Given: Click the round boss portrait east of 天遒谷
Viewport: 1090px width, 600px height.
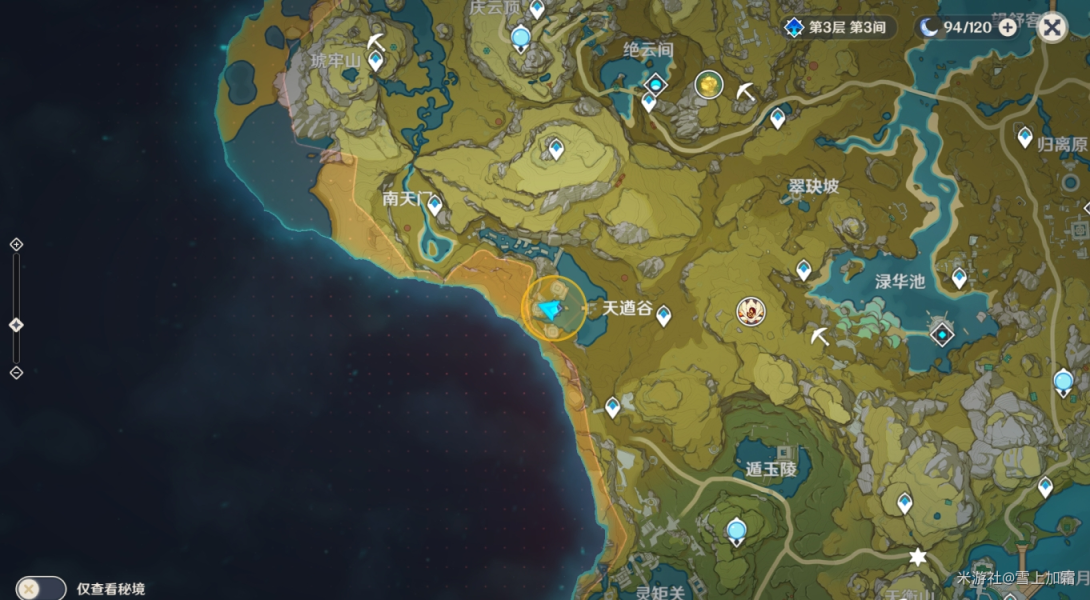Looking at the screenshot, I should point(750,312).
